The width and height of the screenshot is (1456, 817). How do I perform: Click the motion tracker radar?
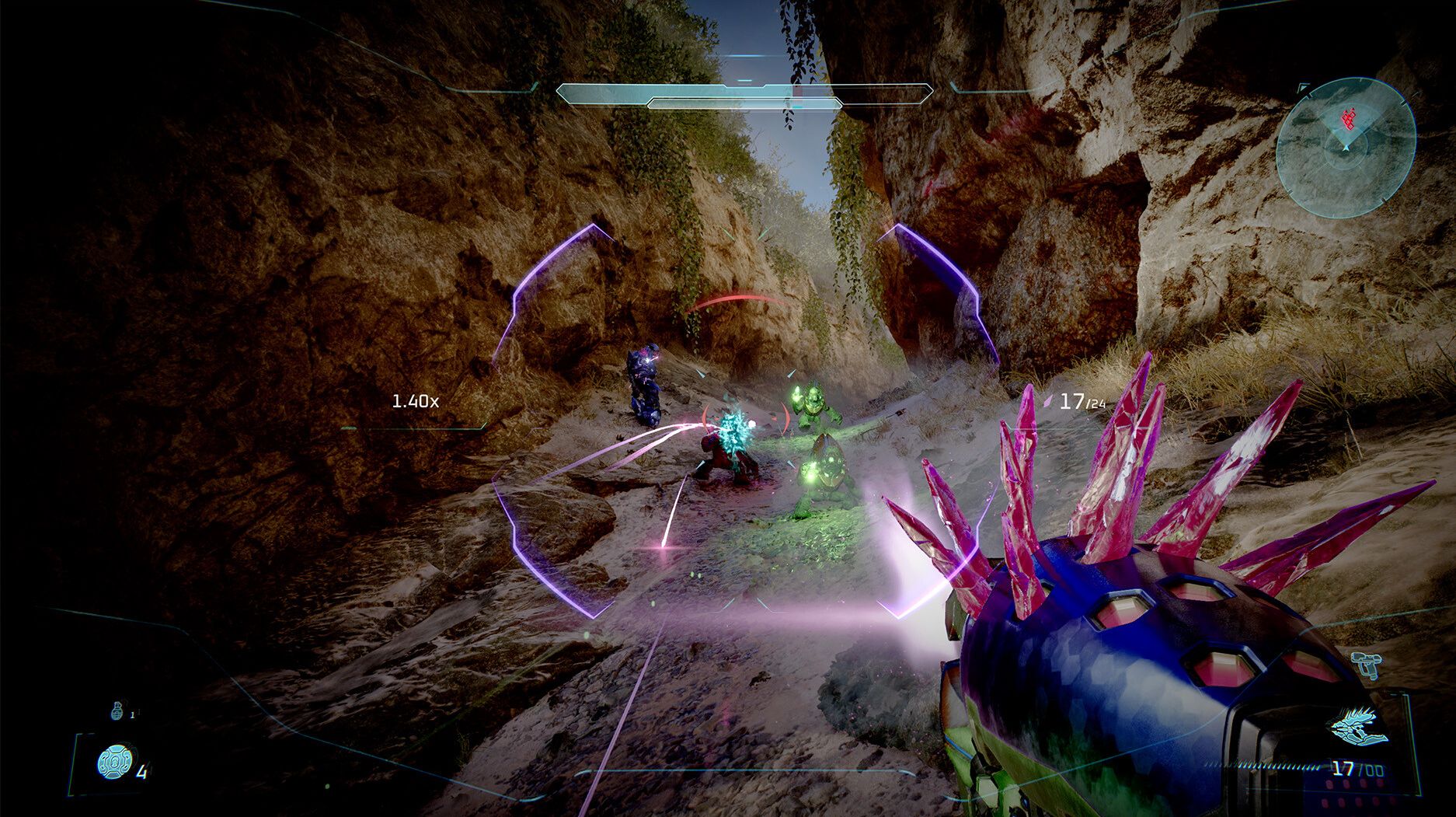click(1345, 148)
